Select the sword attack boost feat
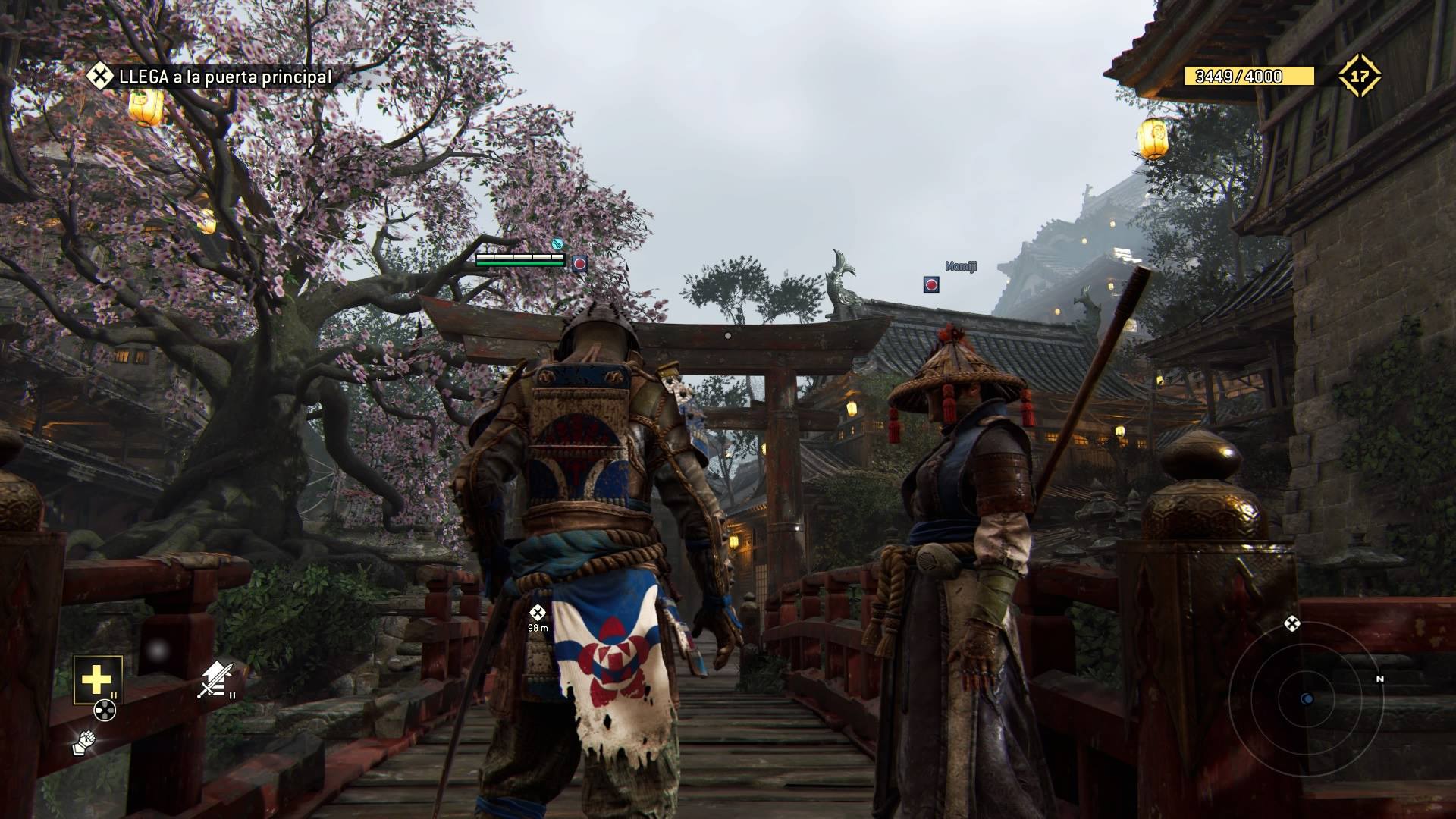 pos(215,679)
